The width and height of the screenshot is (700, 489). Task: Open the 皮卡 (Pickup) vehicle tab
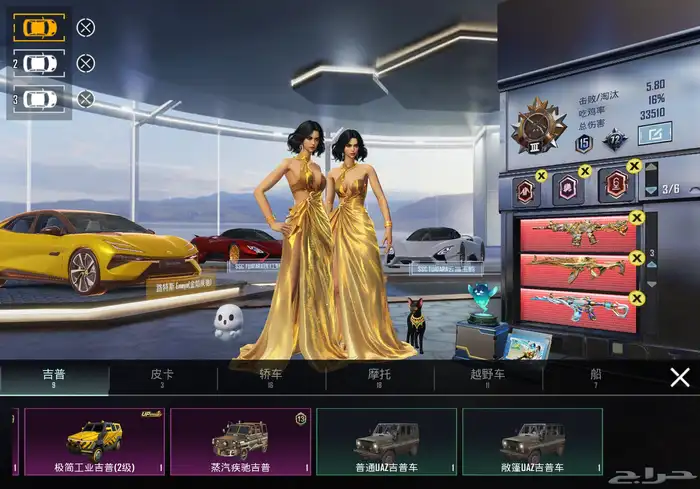tap(162, 377)
